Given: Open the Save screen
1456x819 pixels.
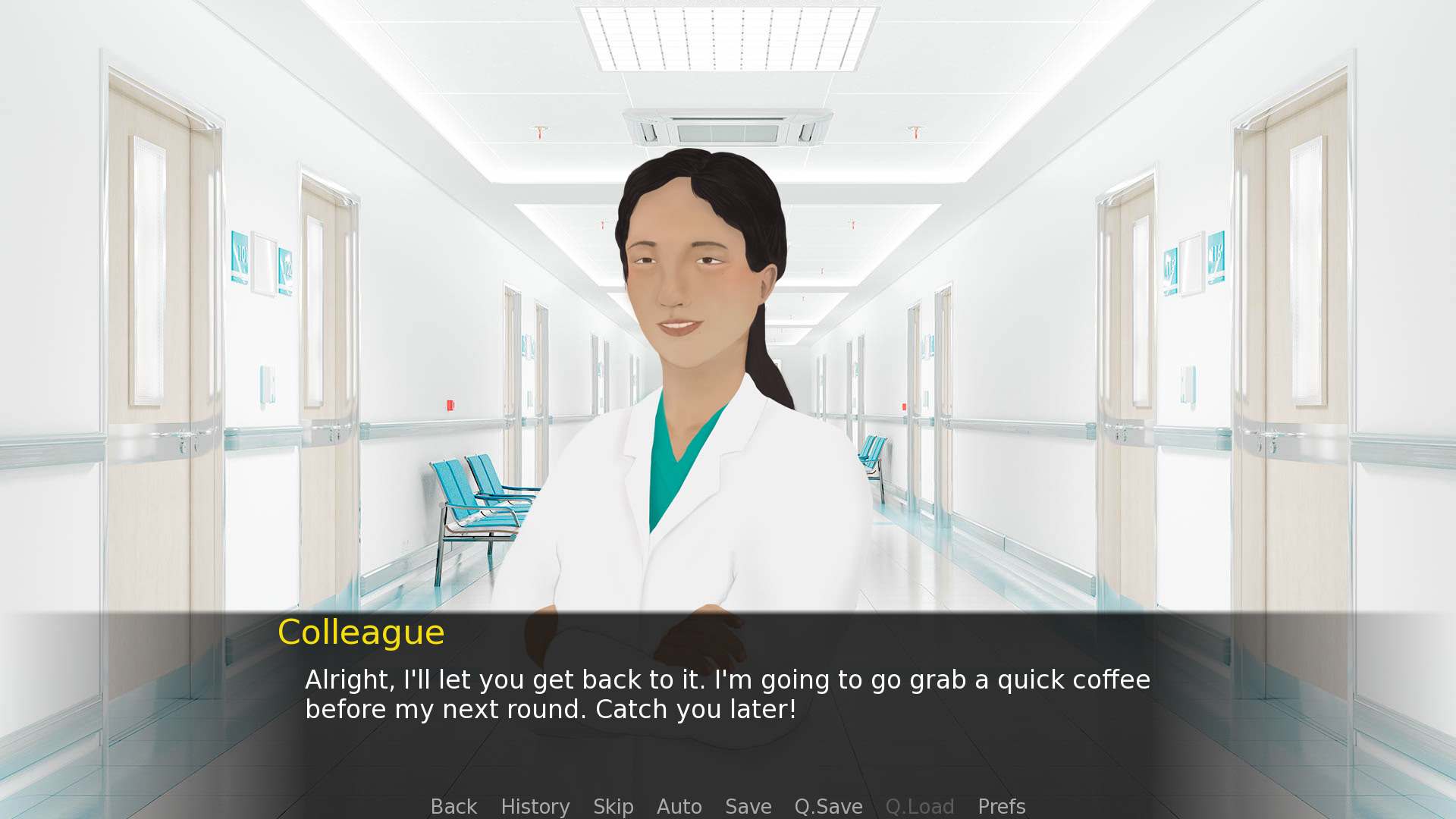Looking at the screenshot, I should (x=748, y=806).
